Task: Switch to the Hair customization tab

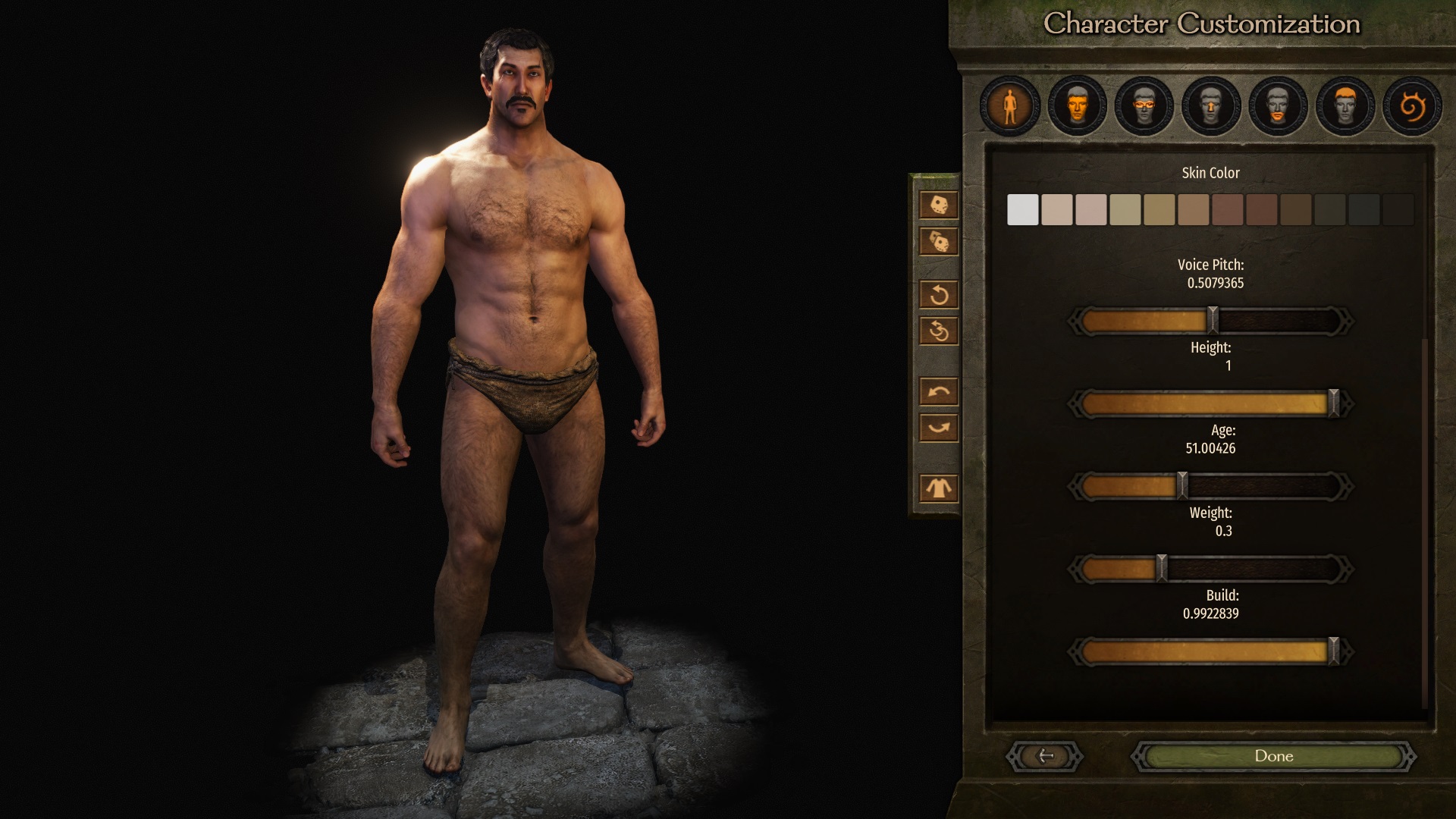Action: click(x=1342, y=106)
